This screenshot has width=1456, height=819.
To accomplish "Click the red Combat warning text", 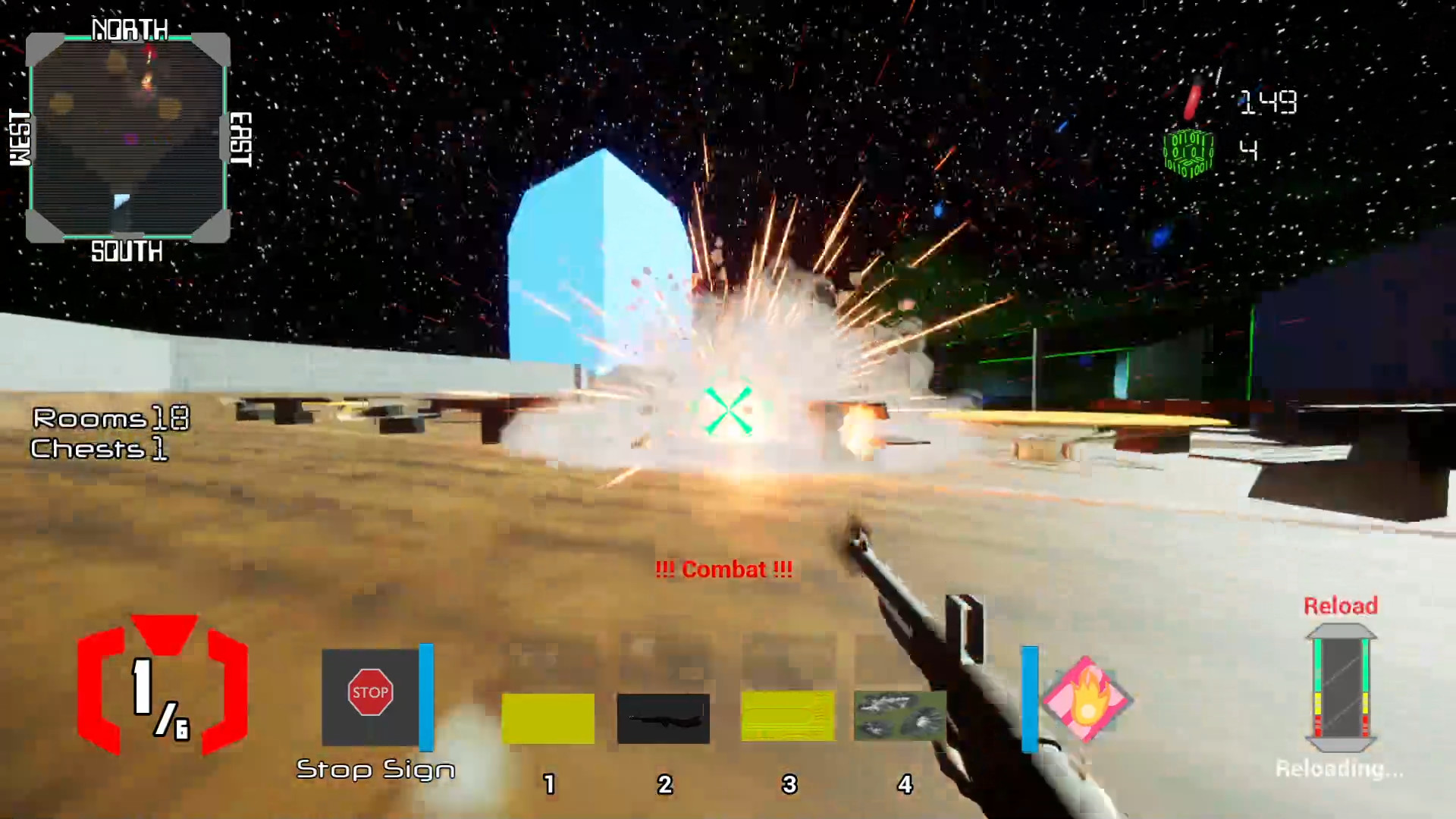I will click(x=723, y=570).
